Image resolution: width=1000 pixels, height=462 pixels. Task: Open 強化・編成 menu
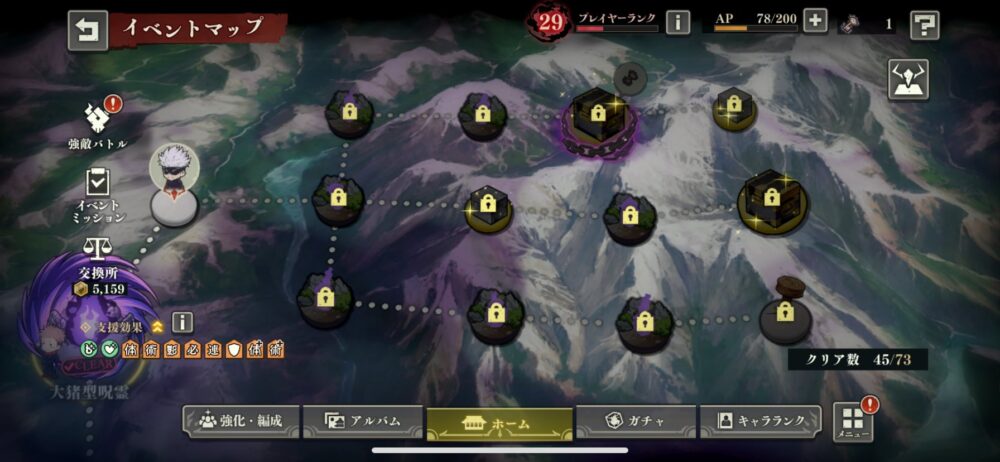coord(238,421)
